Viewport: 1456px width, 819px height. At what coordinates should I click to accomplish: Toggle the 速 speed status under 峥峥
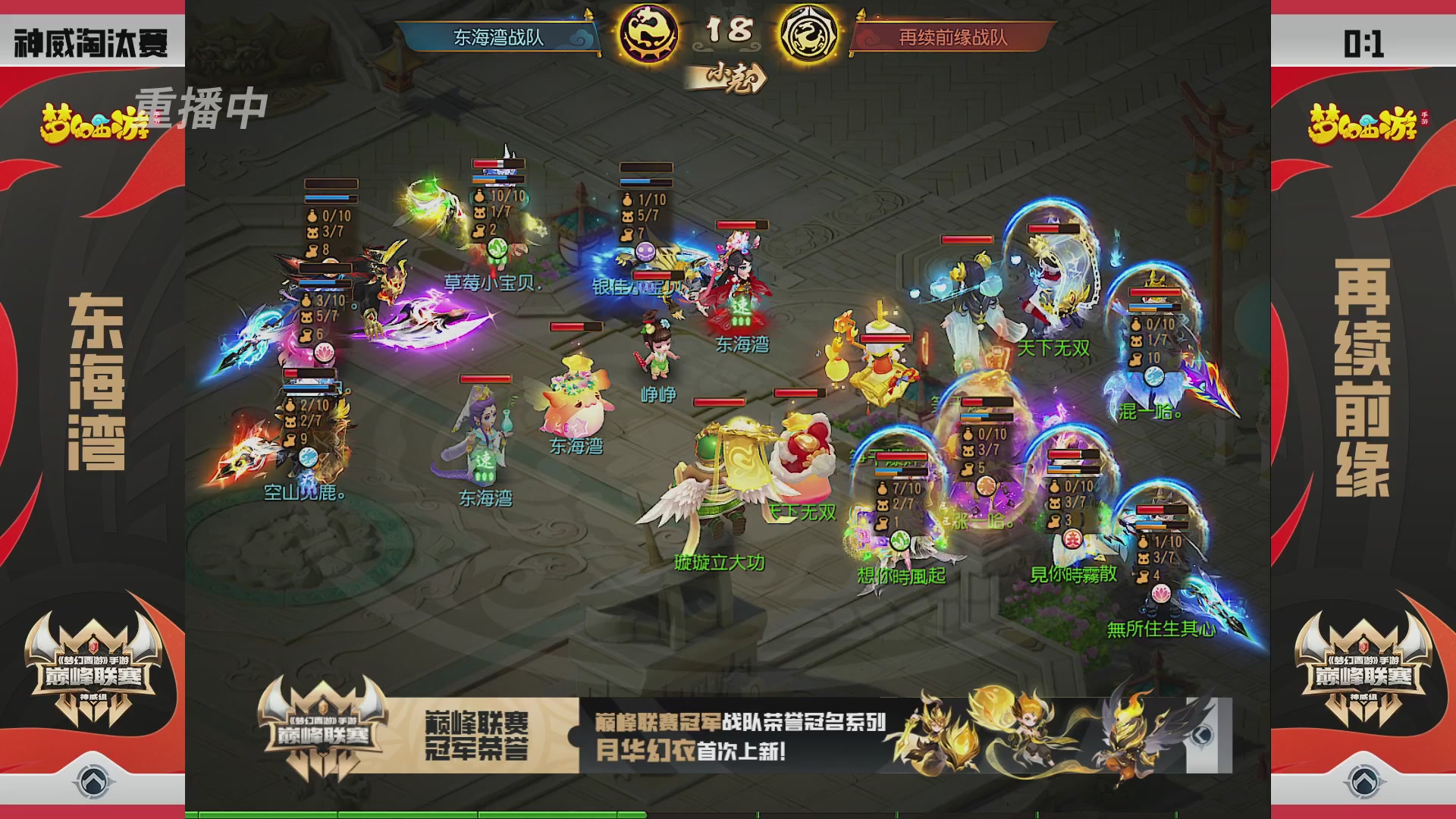pyautogui.click(x=485, y=463)
